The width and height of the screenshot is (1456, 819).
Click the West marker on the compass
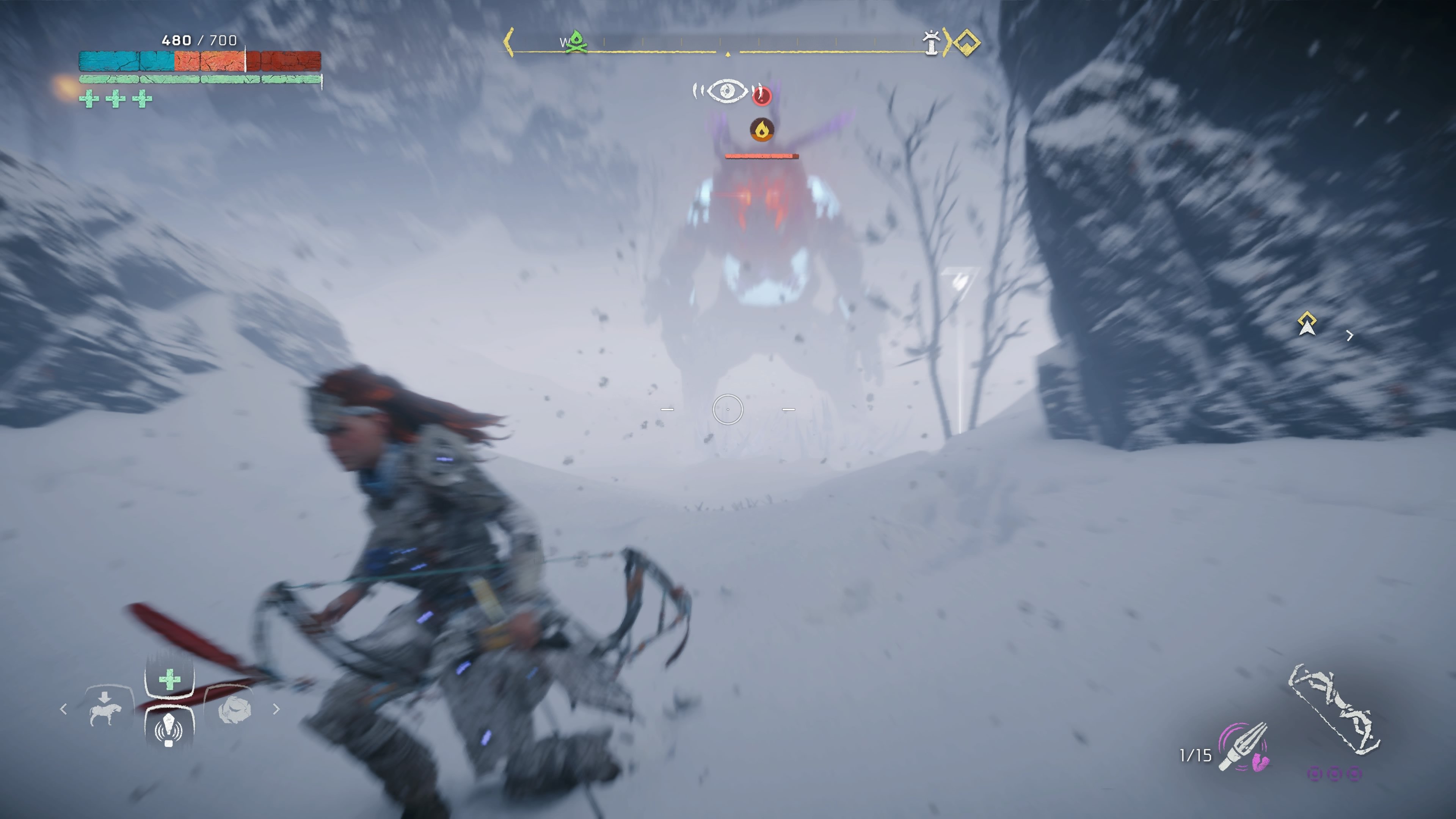[x=564, y=42]
